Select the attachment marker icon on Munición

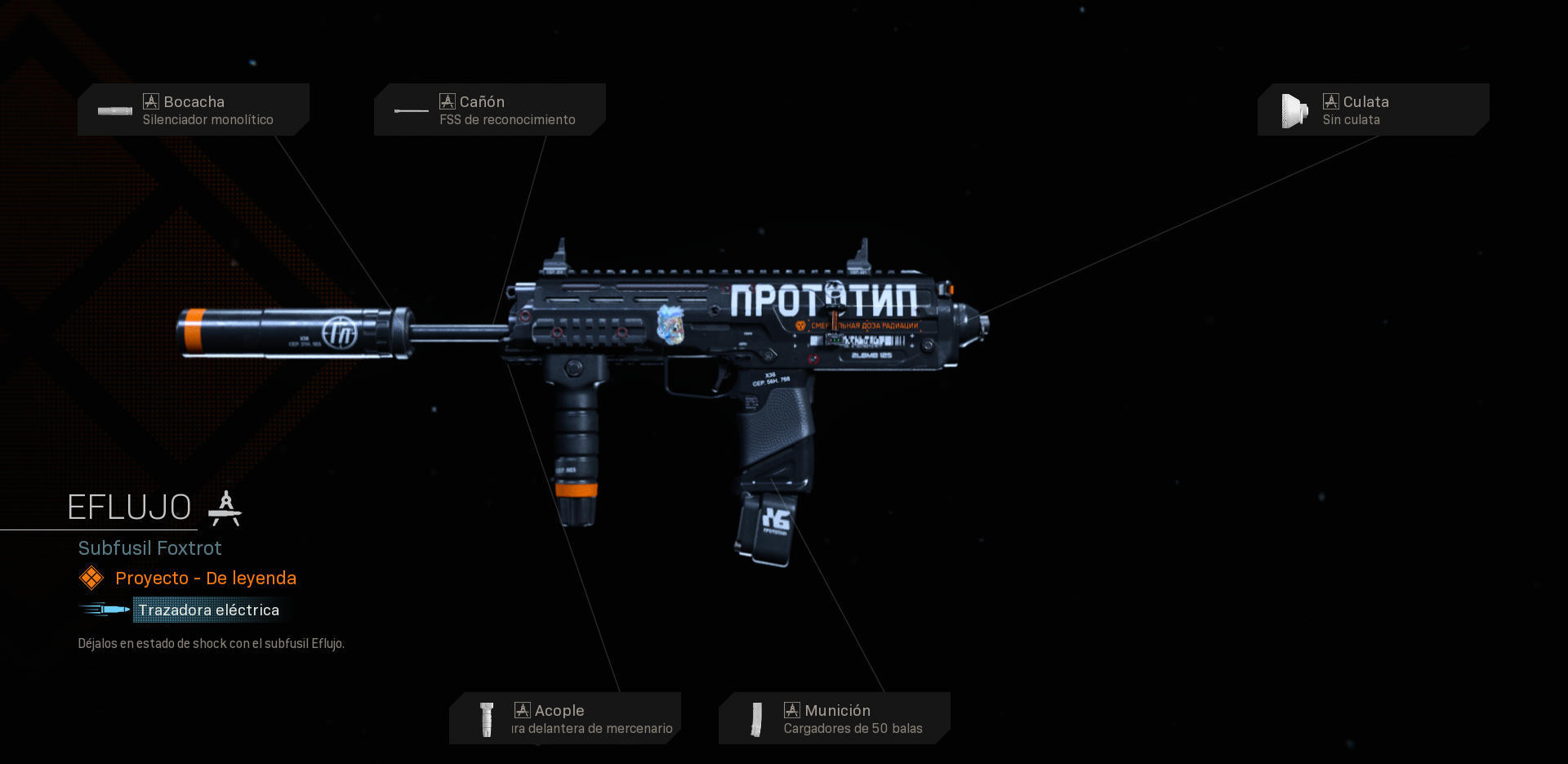click(x=791, y=710)
